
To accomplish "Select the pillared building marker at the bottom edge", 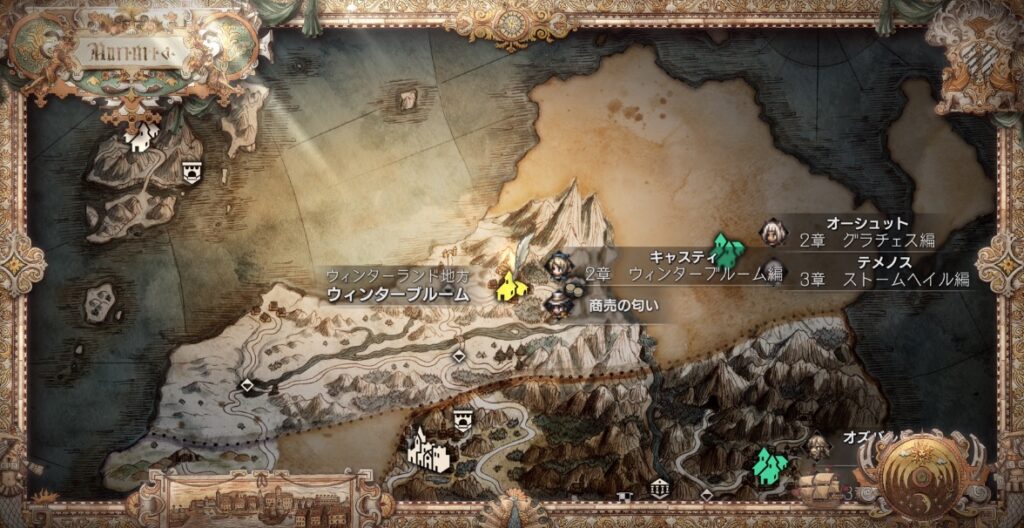I will (659, 488).
